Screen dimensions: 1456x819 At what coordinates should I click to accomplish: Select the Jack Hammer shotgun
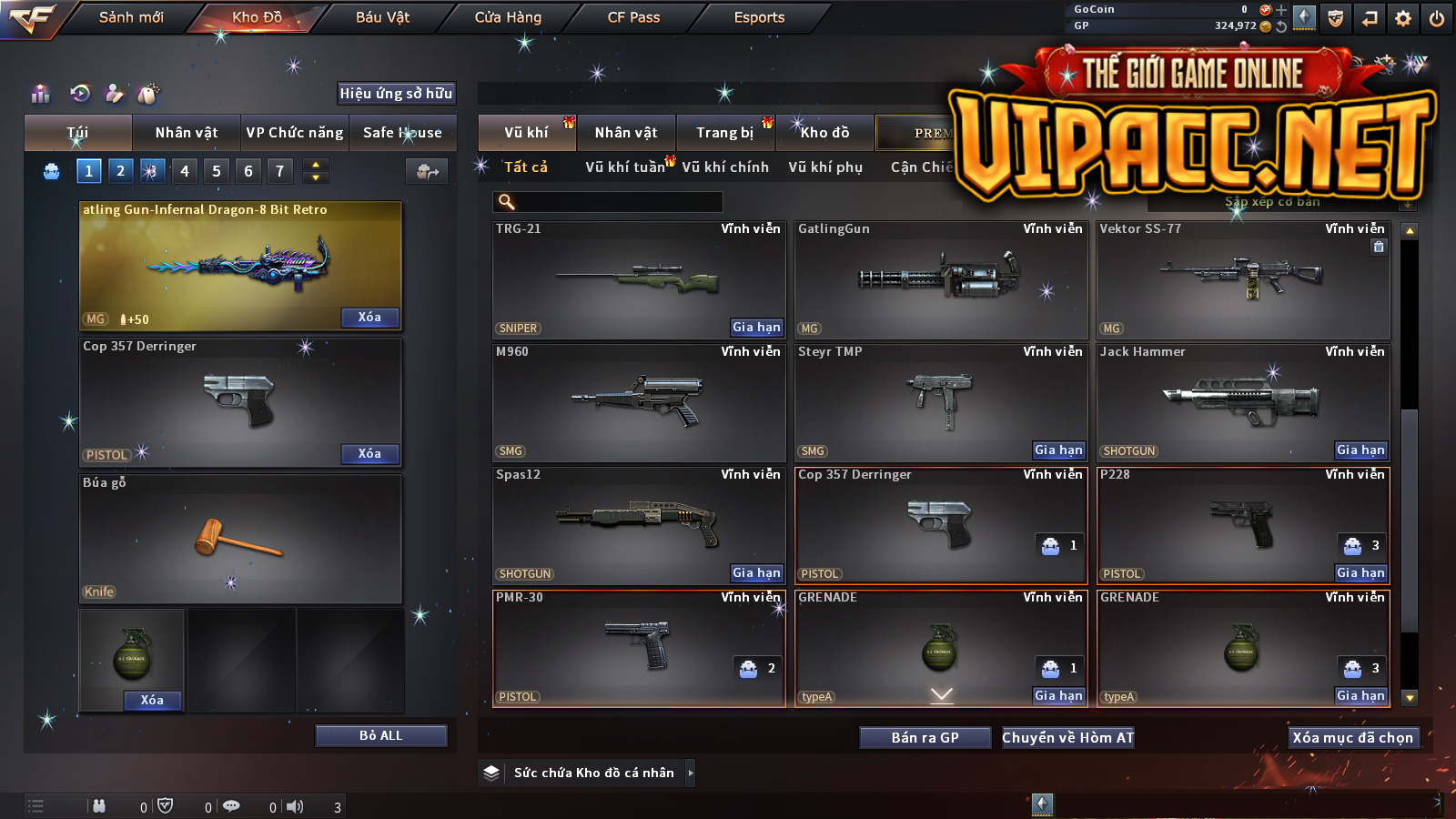click(1242, 402)
